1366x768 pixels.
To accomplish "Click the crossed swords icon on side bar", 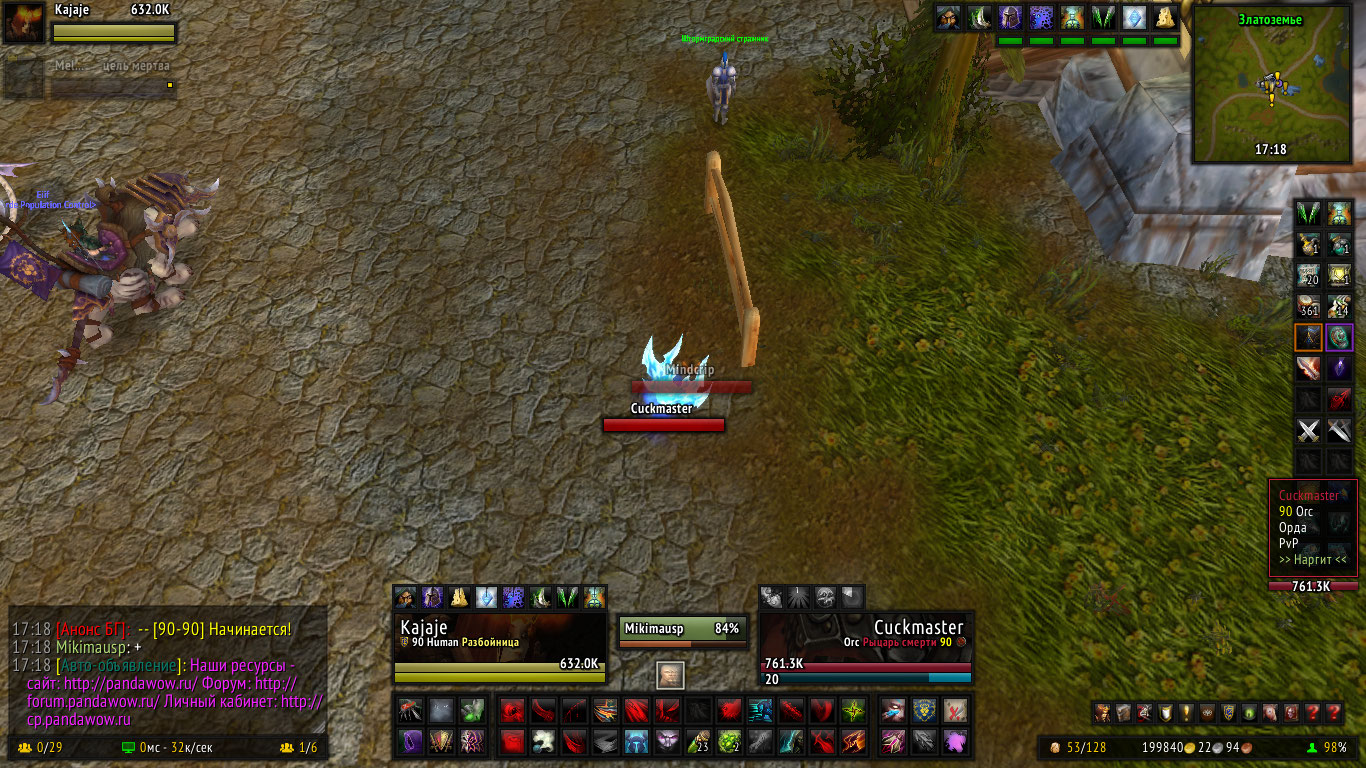I will (x=1309, y=432).
